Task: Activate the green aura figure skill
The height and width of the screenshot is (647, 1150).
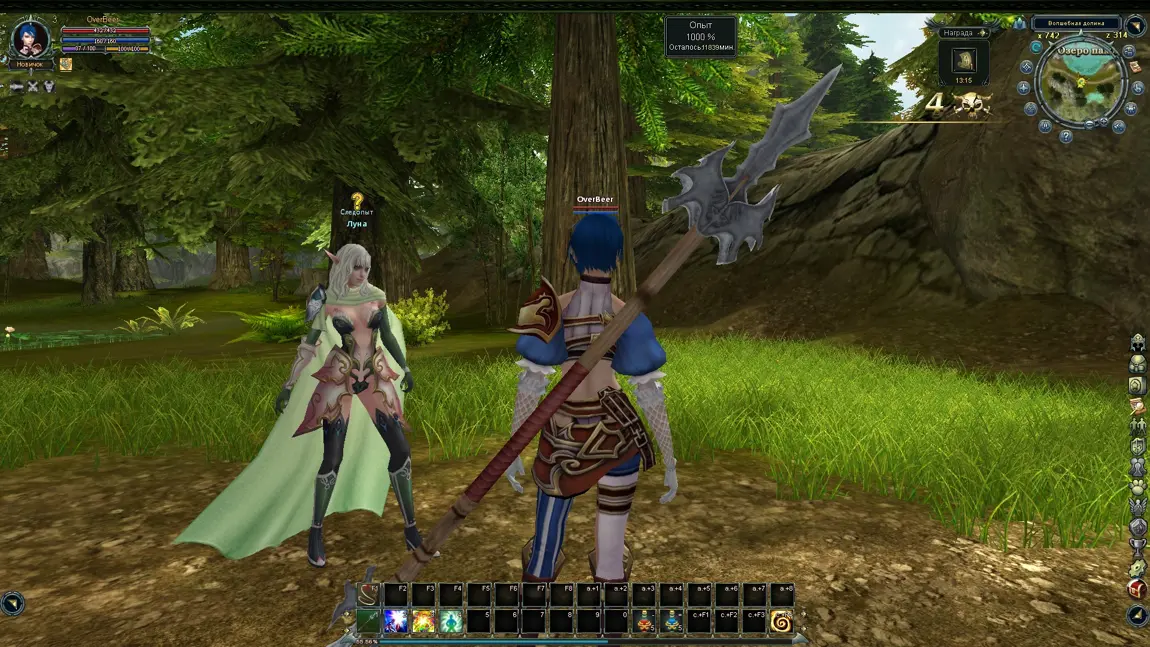Action: coord(451,622)
